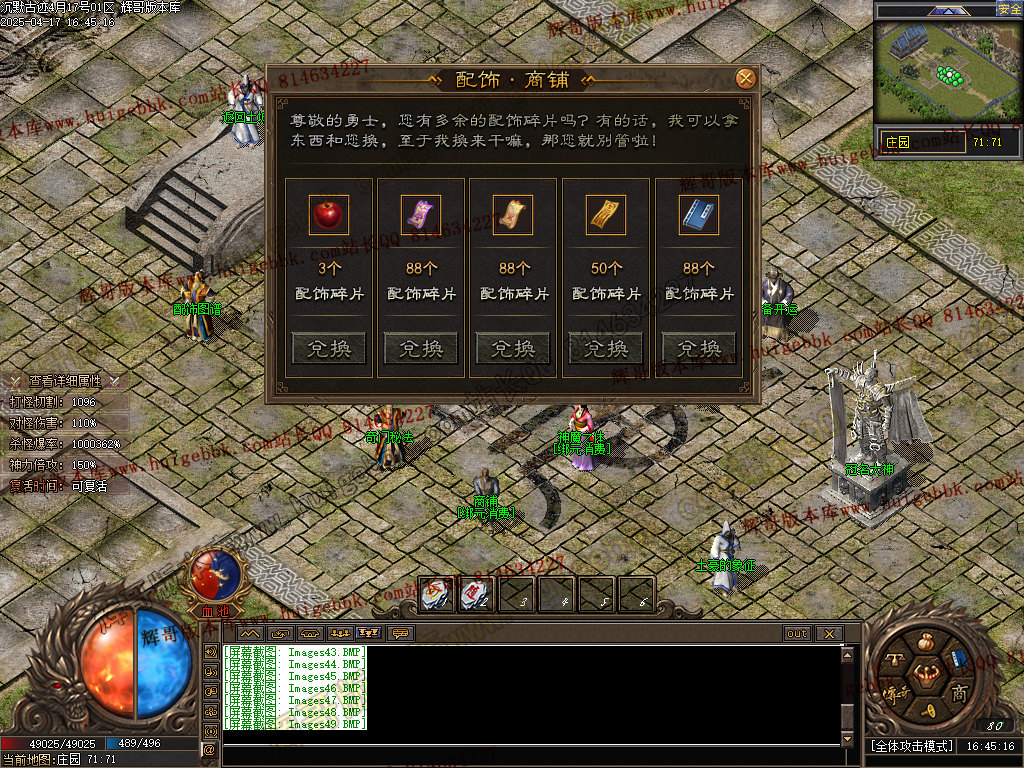Use the item in hotbar slot 1
The image size is (1024, 768).
point(436,595)
